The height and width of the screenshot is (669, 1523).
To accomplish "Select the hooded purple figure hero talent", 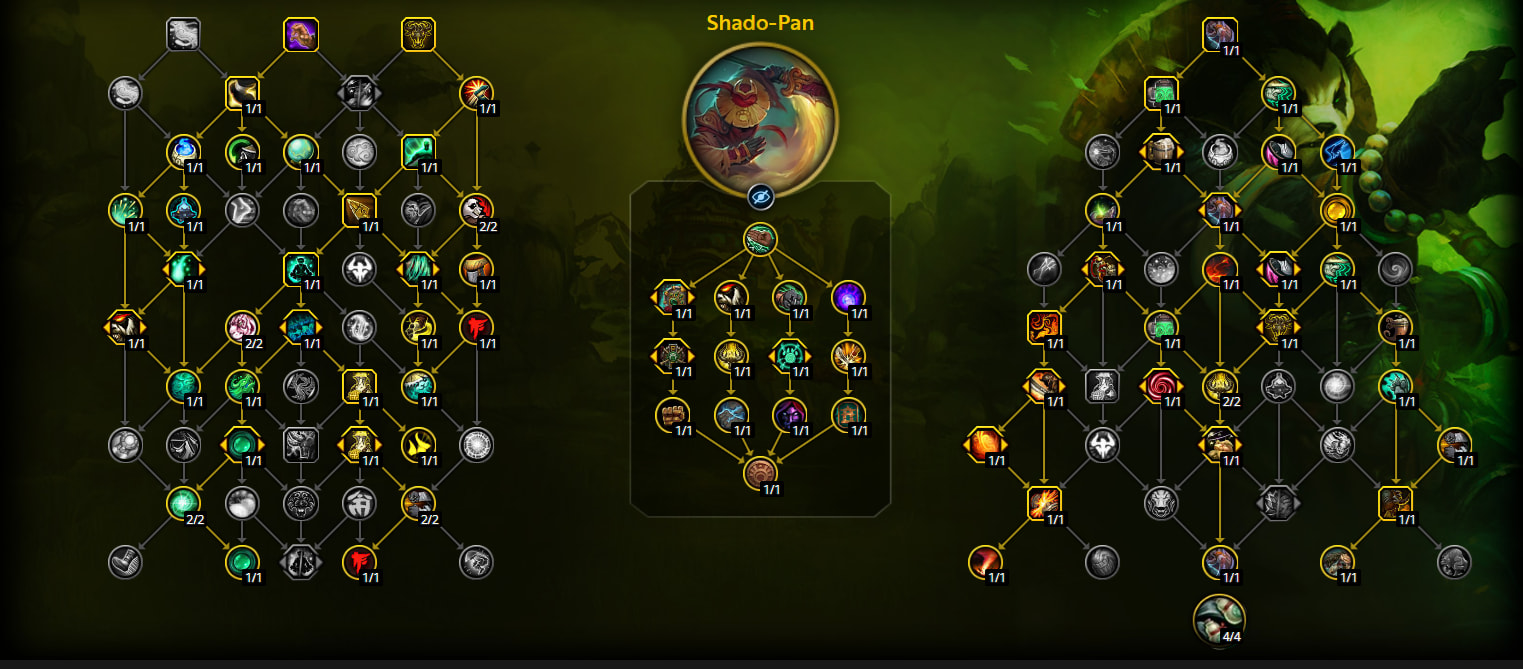I will click(789, 414).
